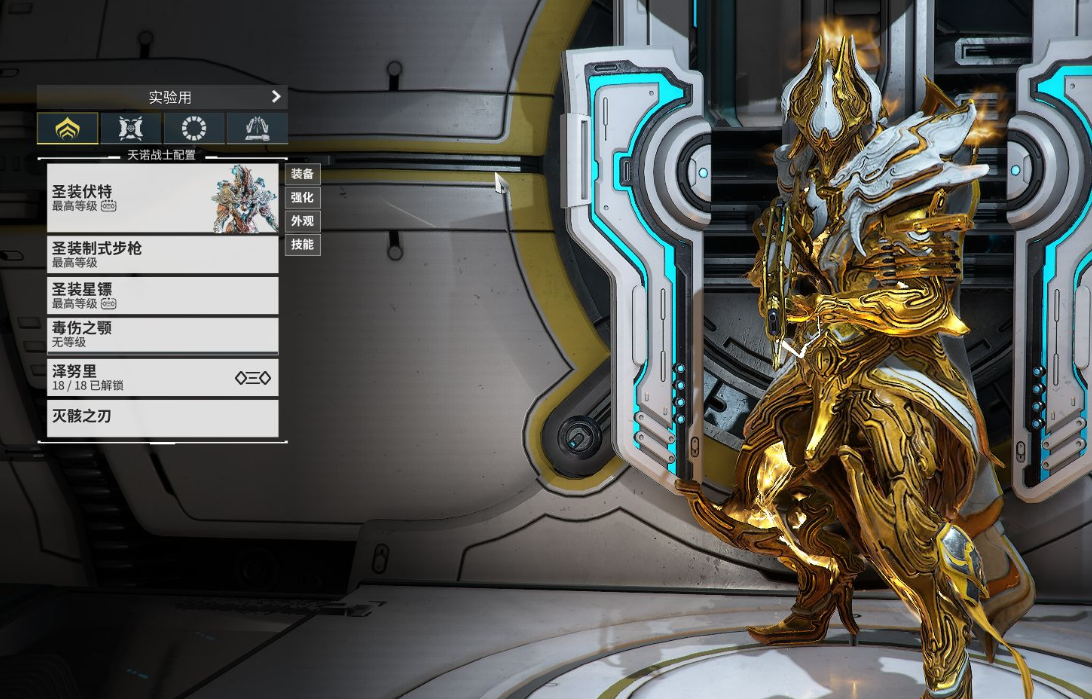Open the 灭骸之刃 weapon slot
The image size is (1092, 699).
click(x=162, y=417)
